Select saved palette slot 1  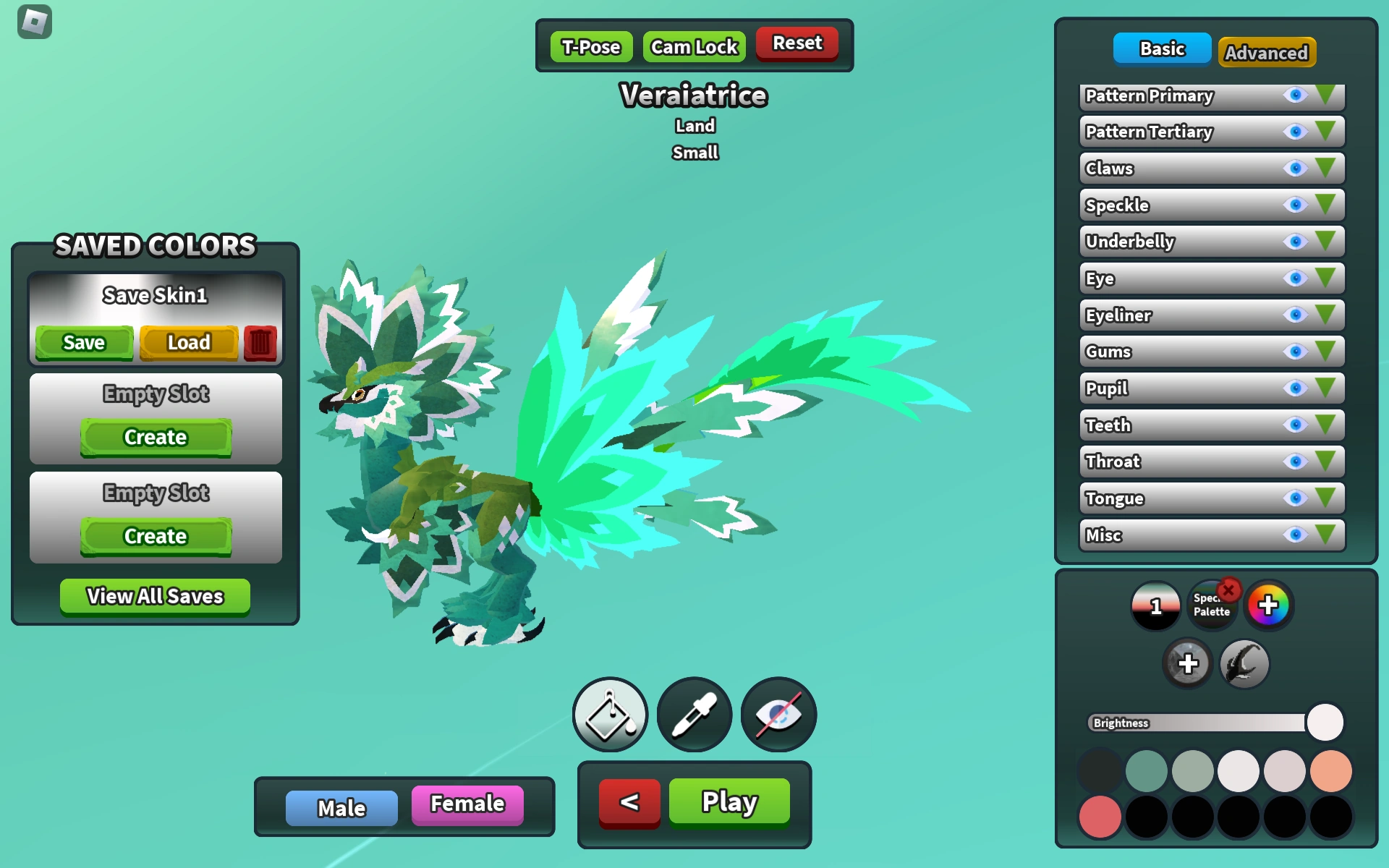(x=1155, y=605)
